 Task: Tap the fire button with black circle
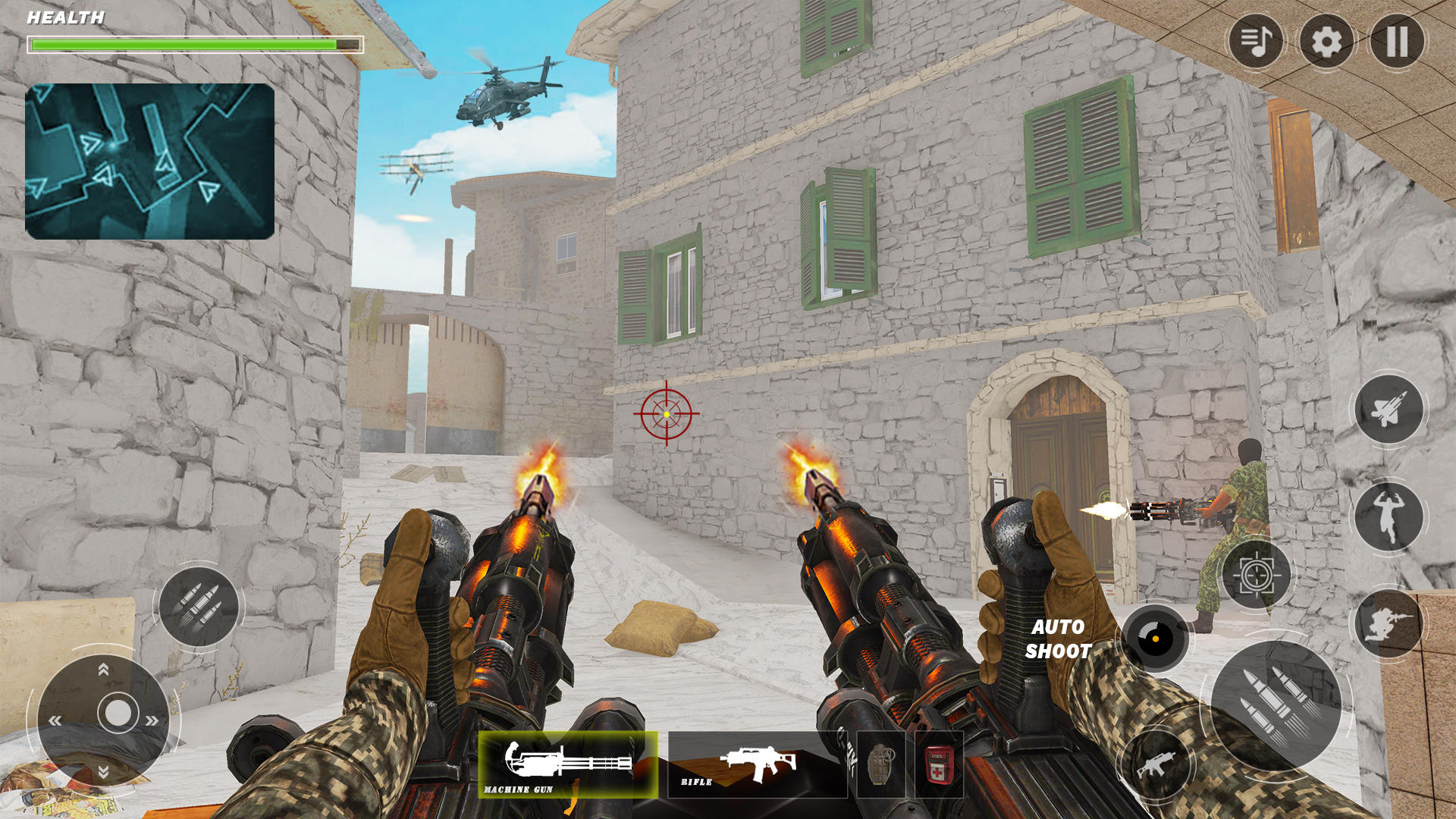pyautogui.click(x=1154, y=639)
